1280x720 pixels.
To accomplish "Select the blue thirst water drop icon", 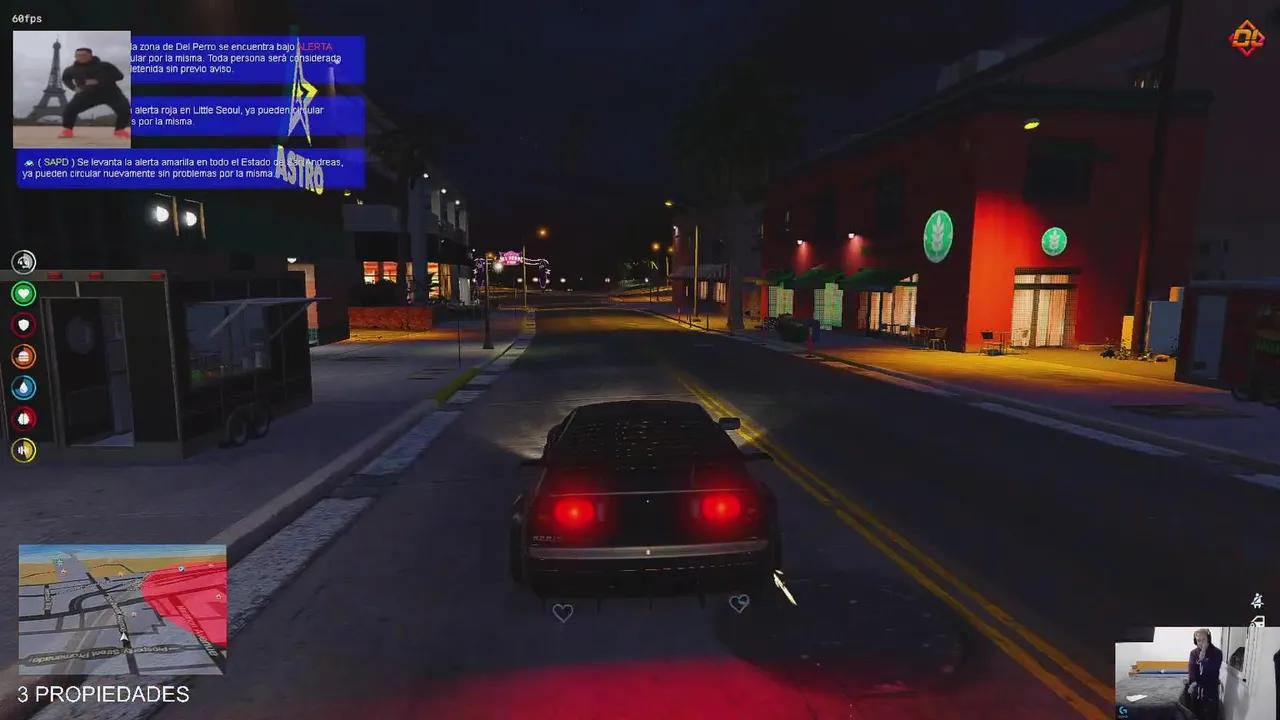I will click(24, 388).
